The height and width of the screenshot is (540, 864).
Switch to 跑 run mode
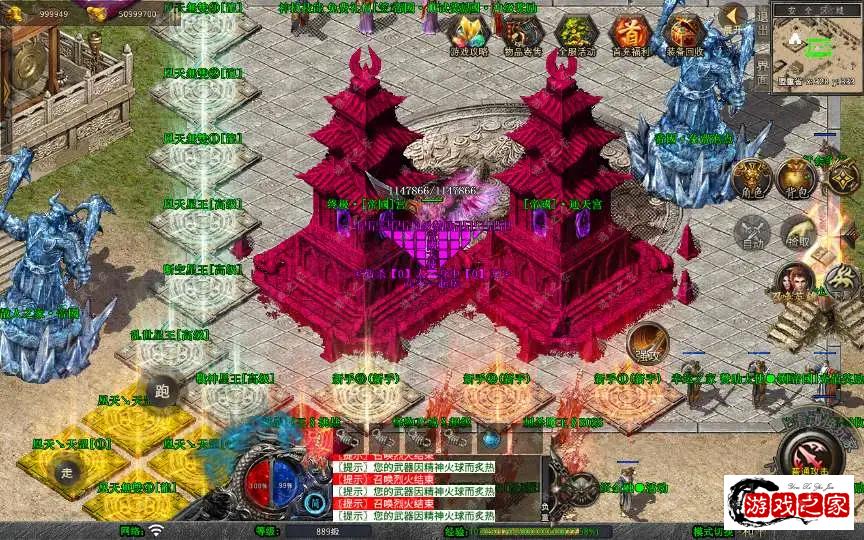[x=163, y=390]
